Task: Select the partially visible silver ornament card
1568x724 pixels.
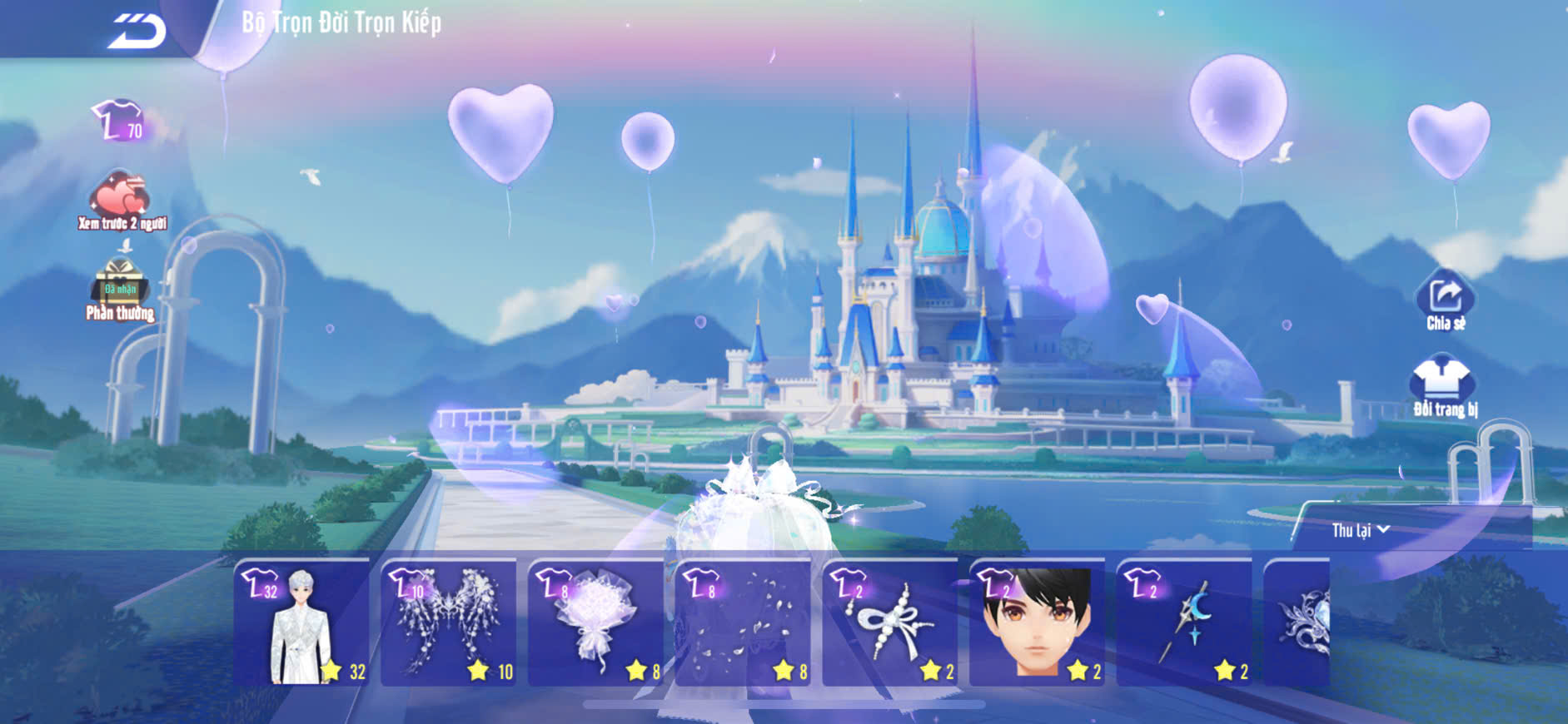Action: click(x=1297, y=623)
